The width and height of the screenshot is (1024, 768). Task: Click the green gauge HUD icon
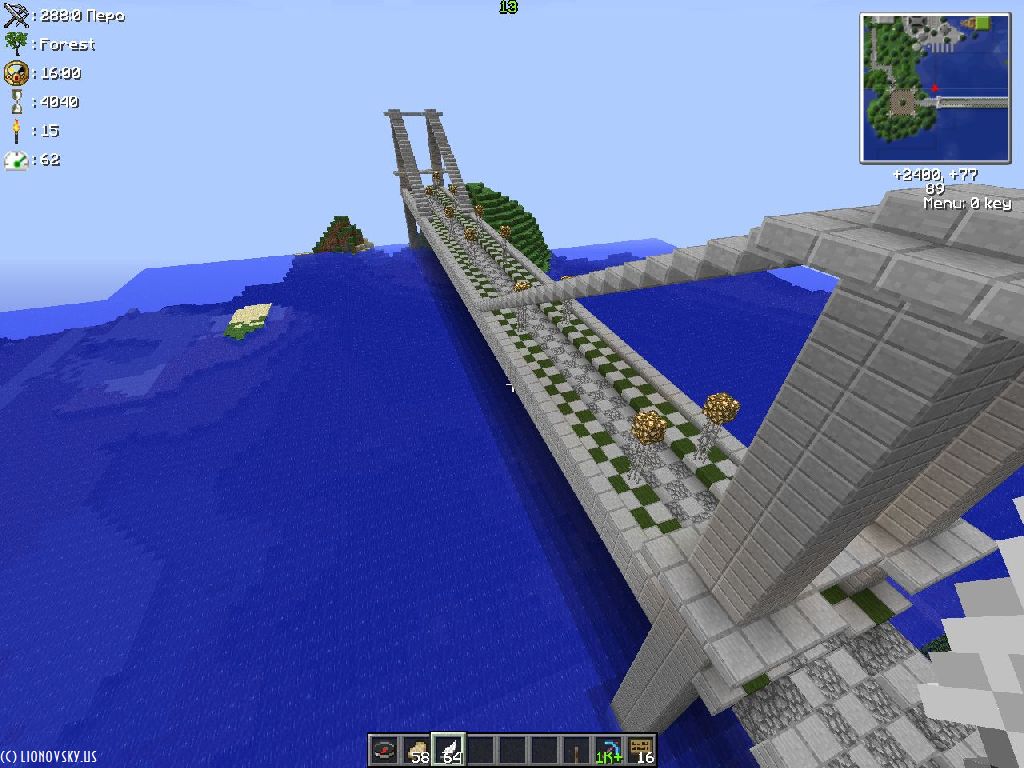(x=16, y=159)
